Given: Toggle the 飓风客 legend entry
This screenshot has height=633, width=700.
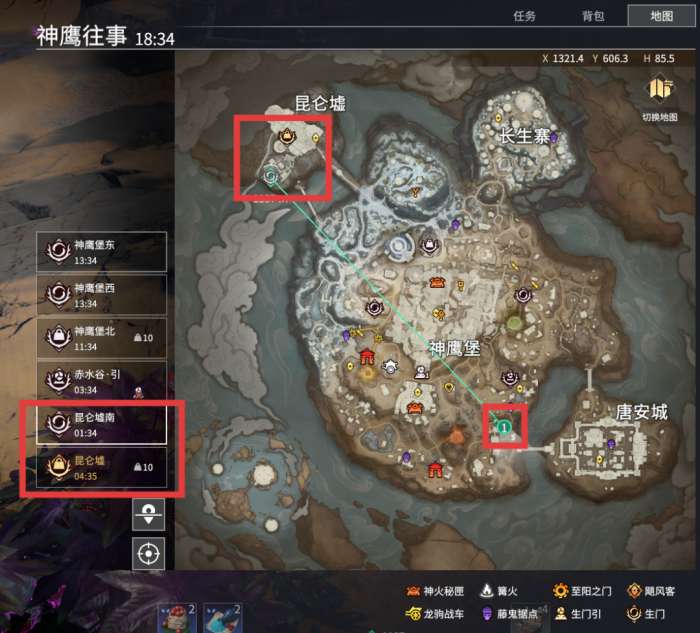Looking at the screenshot, I should point(653,591).
